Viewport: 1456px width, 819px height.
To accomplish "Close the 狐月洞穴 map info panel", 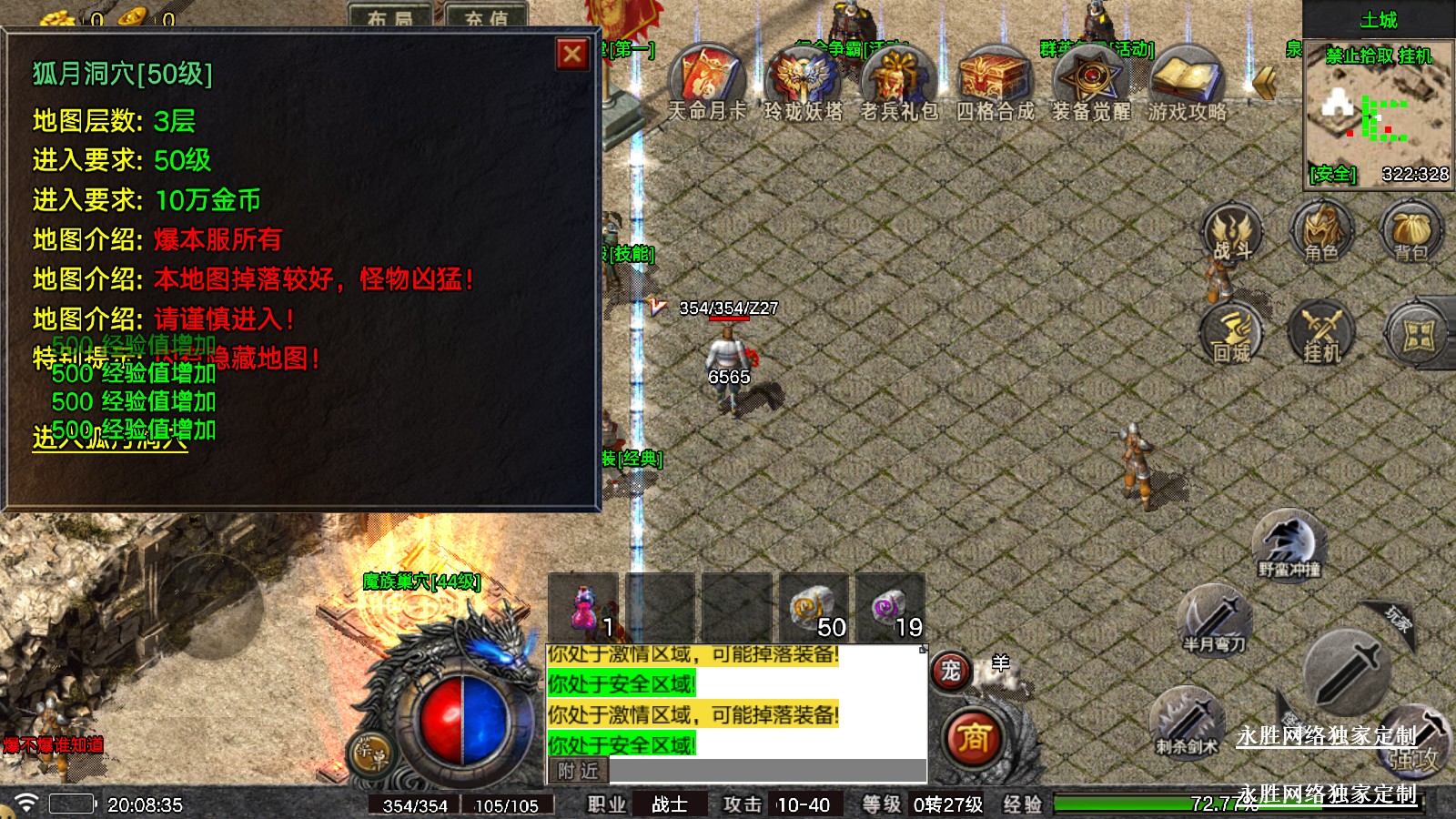I will click(572, 55).
